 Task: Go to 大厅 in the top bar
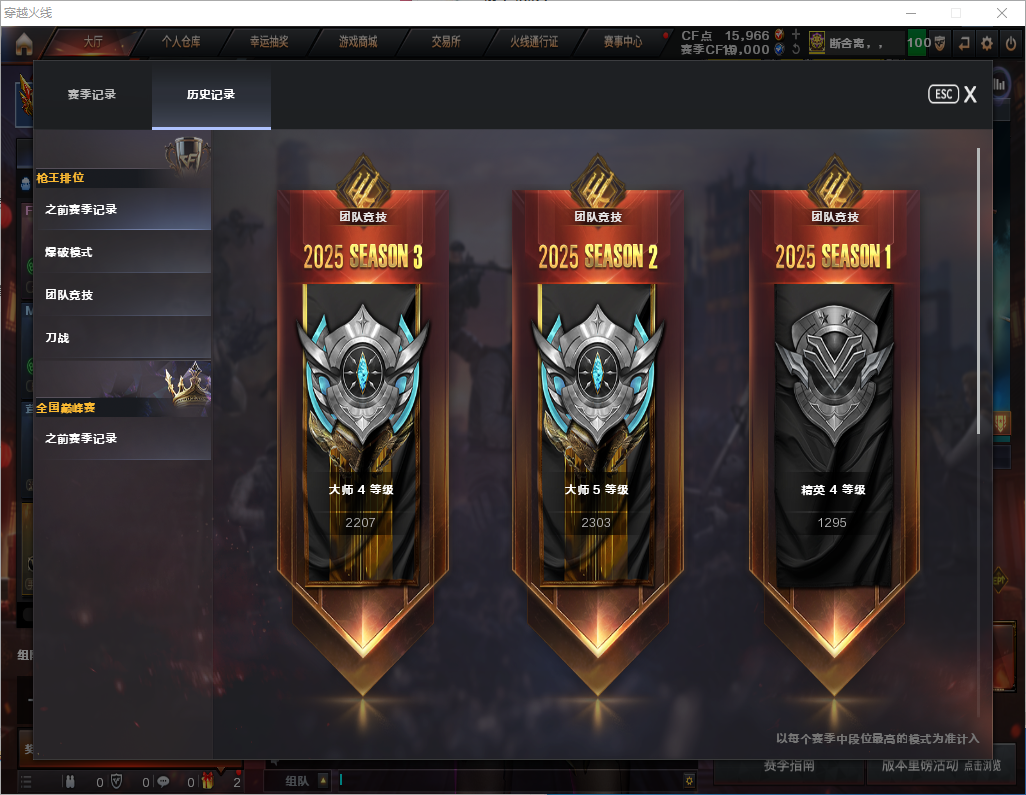click(x=93, y=42)
